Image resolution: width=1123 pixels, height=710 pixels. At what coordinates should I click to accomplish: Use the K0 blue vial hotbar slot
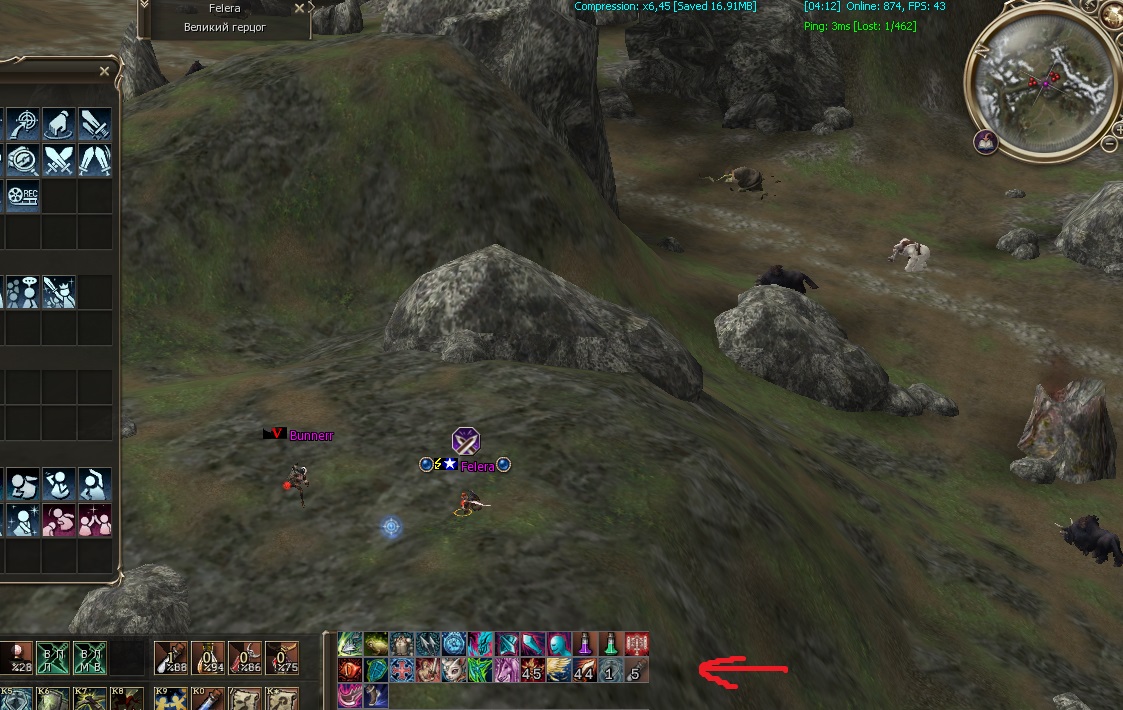pyautogui.click(x=207, y=698)
